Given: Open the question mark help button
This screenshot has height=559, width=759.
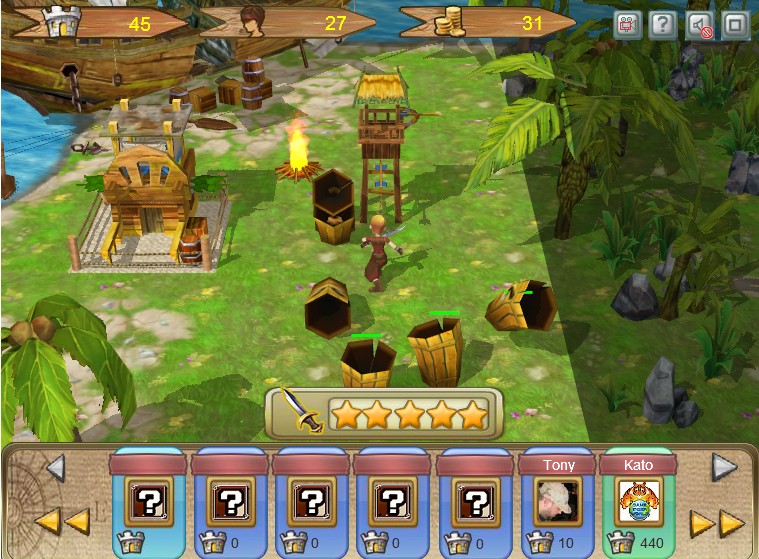Looking at the screenshot, I should tap(663, 25).
